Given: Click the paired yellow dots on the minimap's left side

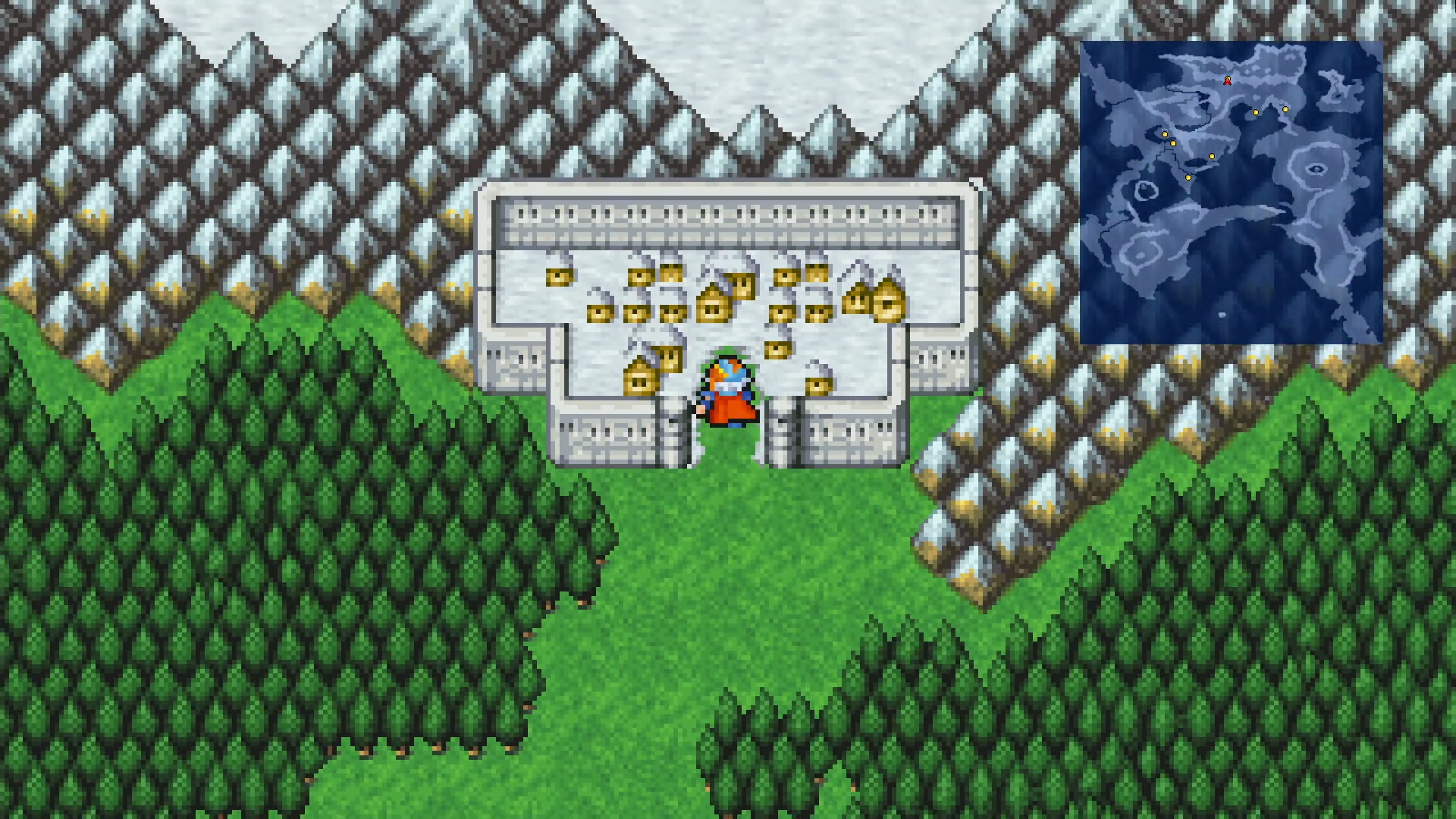Looking at the screenshot, I should [1168, 139].
